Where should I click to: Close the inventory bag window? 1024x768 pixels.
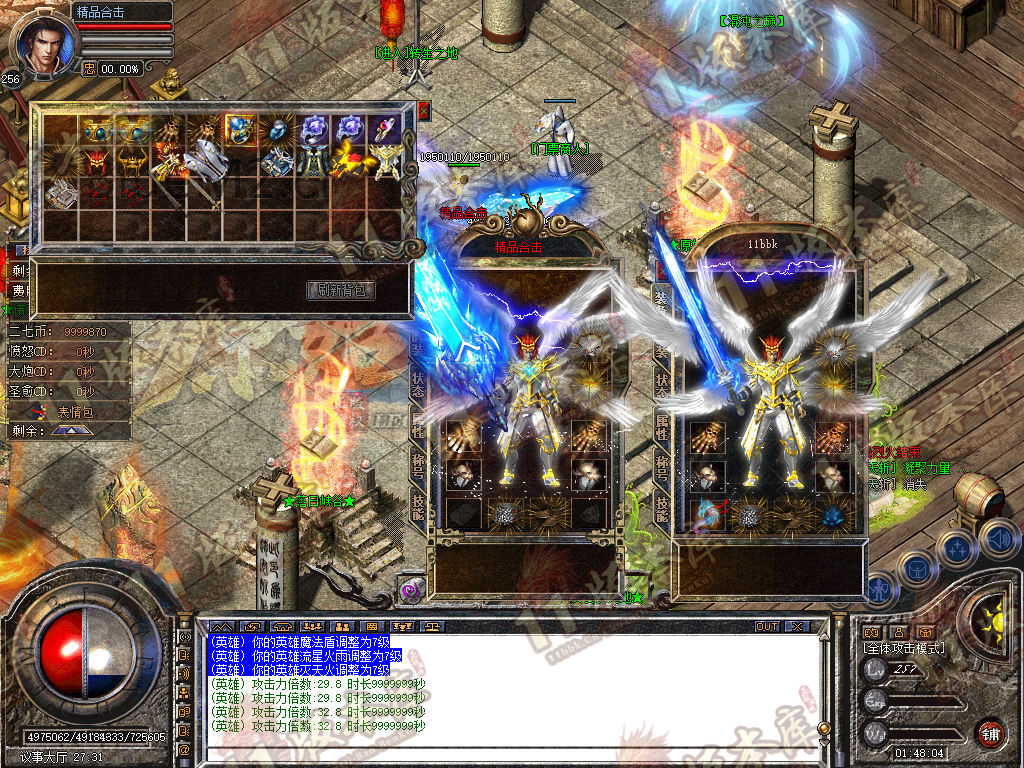pos(423,110)
